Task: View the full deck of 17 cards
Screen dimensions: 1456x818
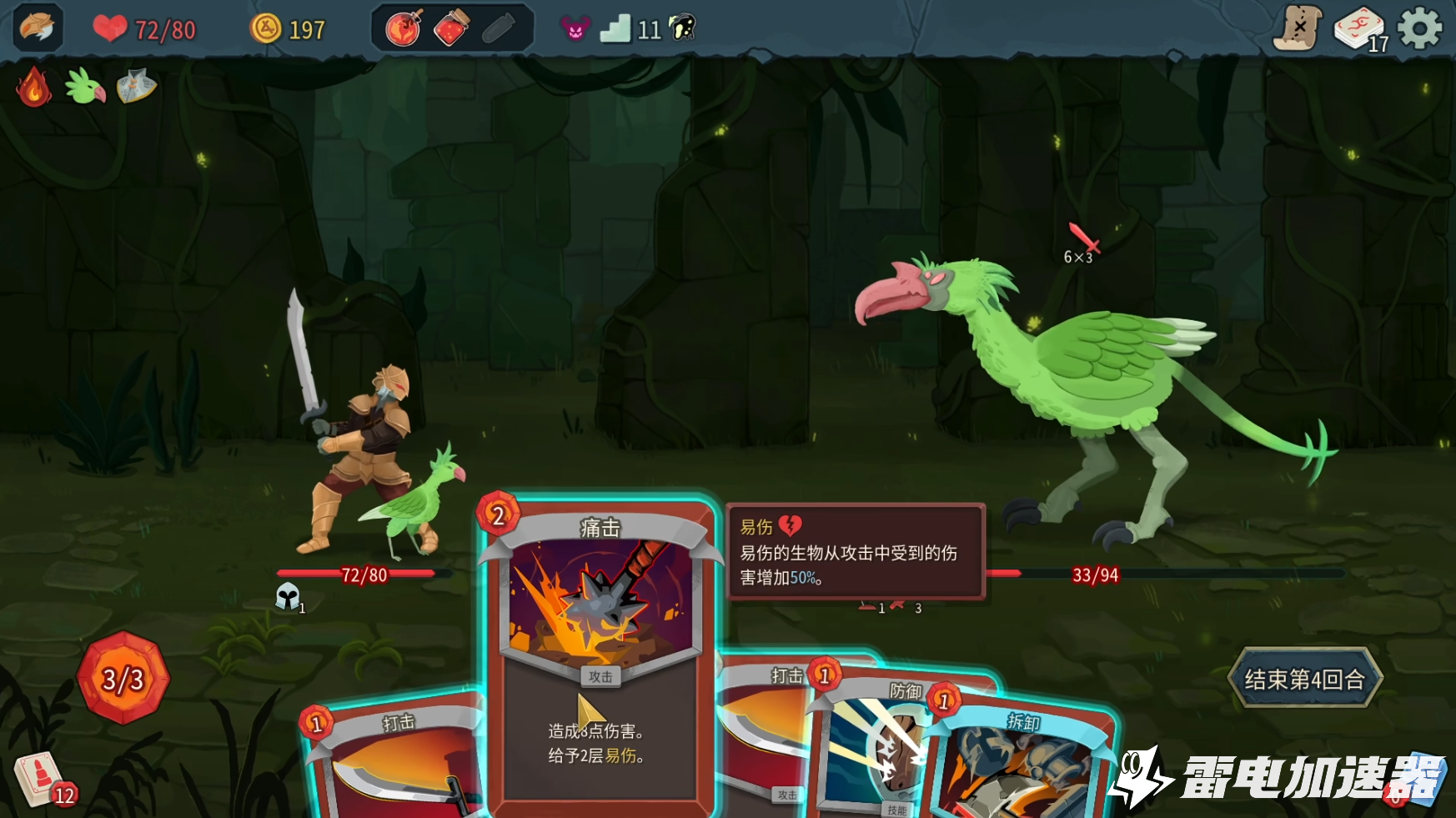Action: (1359, 31)
